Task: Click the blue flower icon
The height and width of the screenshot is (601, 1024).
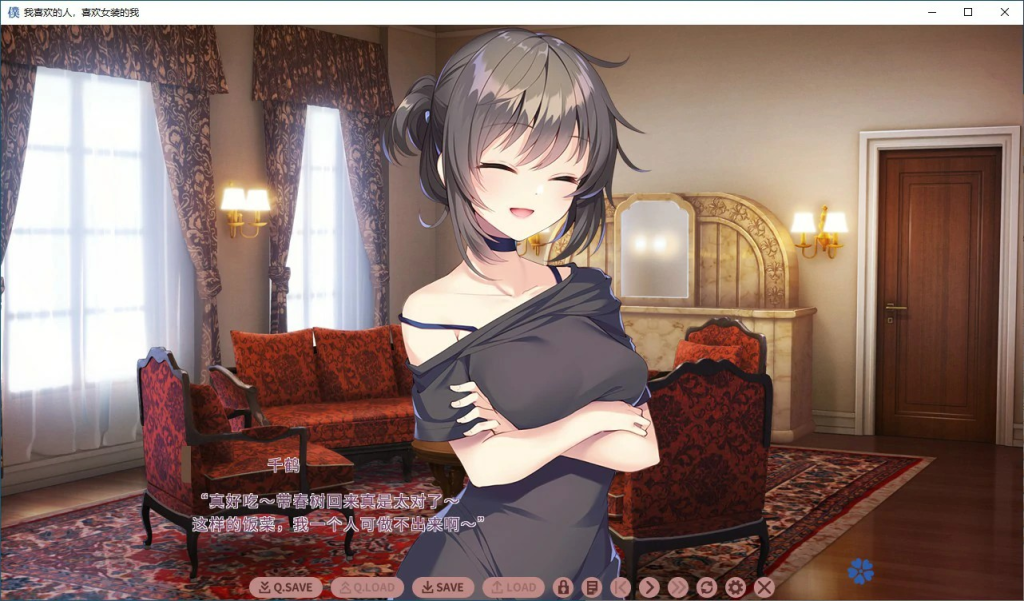Action: click(860, 571)
